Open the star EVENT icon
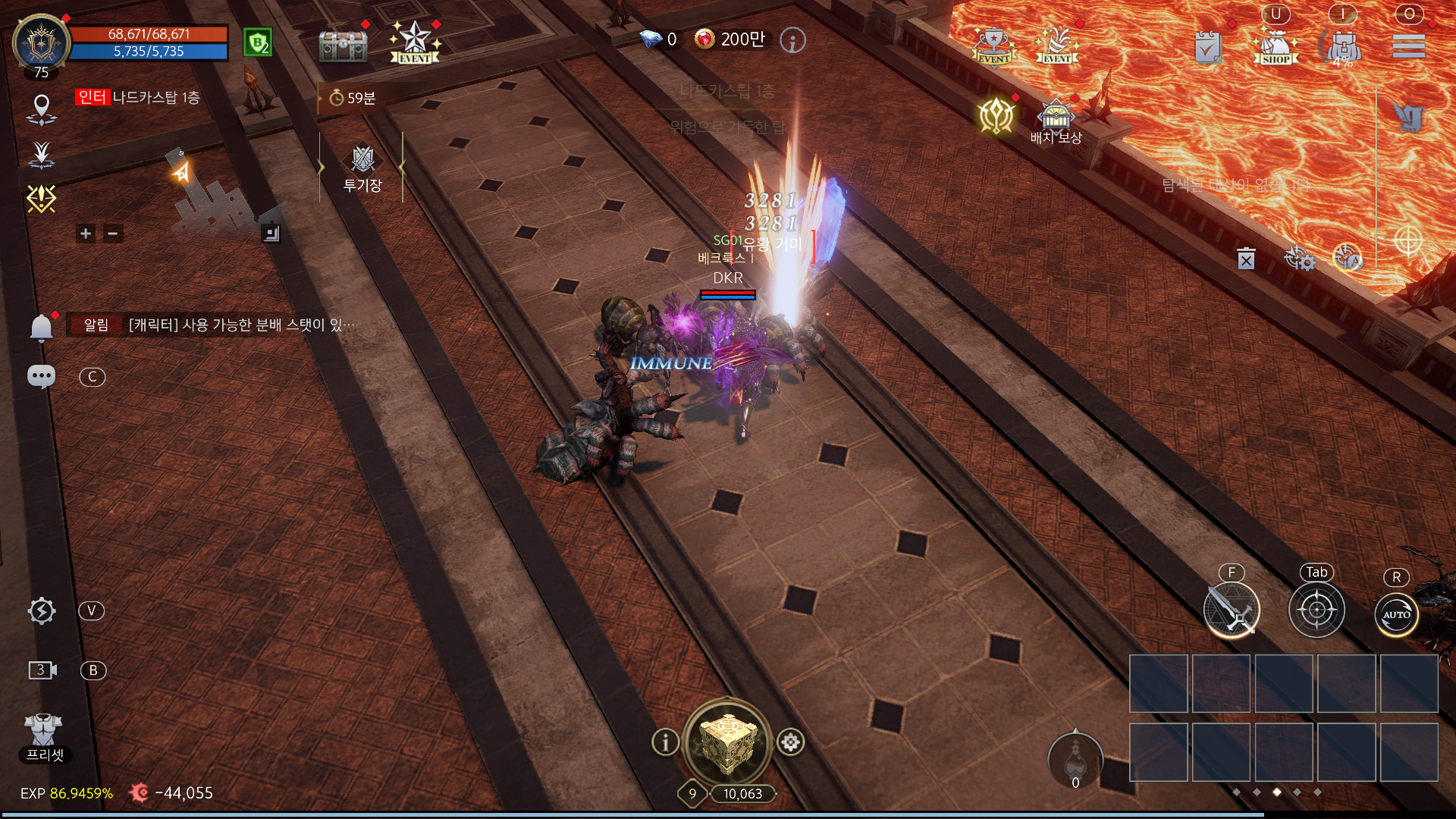 [x=415, y=42]
